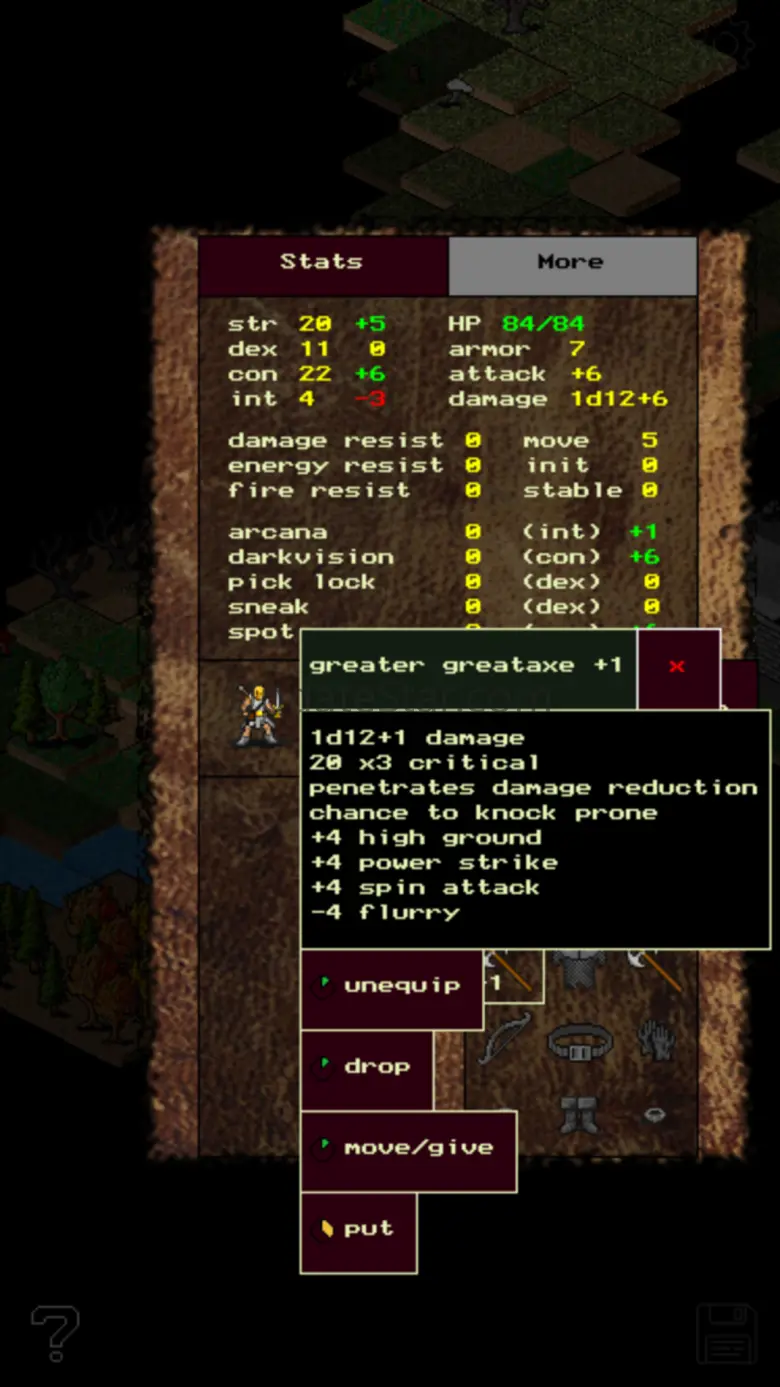This screenshot has width=780, height=1387.
Task: Select the gloves equipment slot
Action: point(654,1040)
